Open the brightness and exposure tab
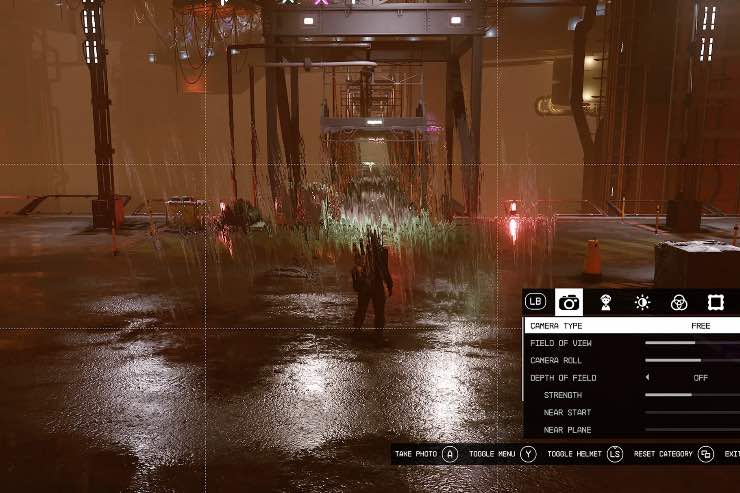The height and width of the screenshot is (493, 740). point(642,302)
